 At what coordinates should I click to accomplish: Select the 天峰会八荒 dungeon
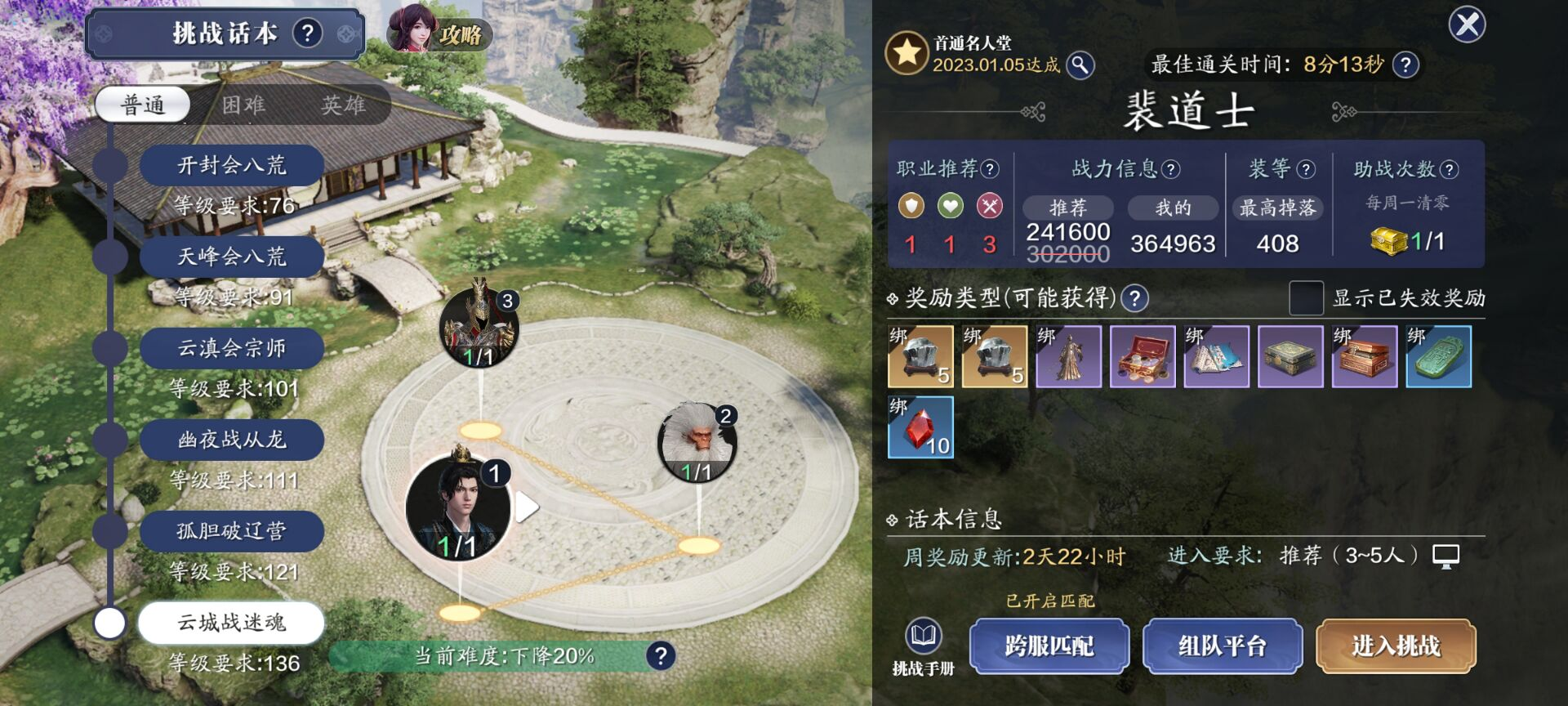tap(232, 257)
